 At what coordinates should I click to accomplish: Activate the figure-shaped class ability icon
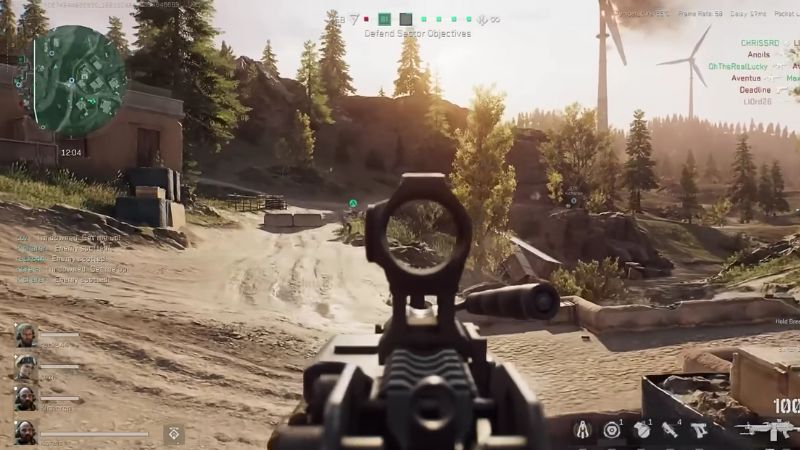click(582, 430)
